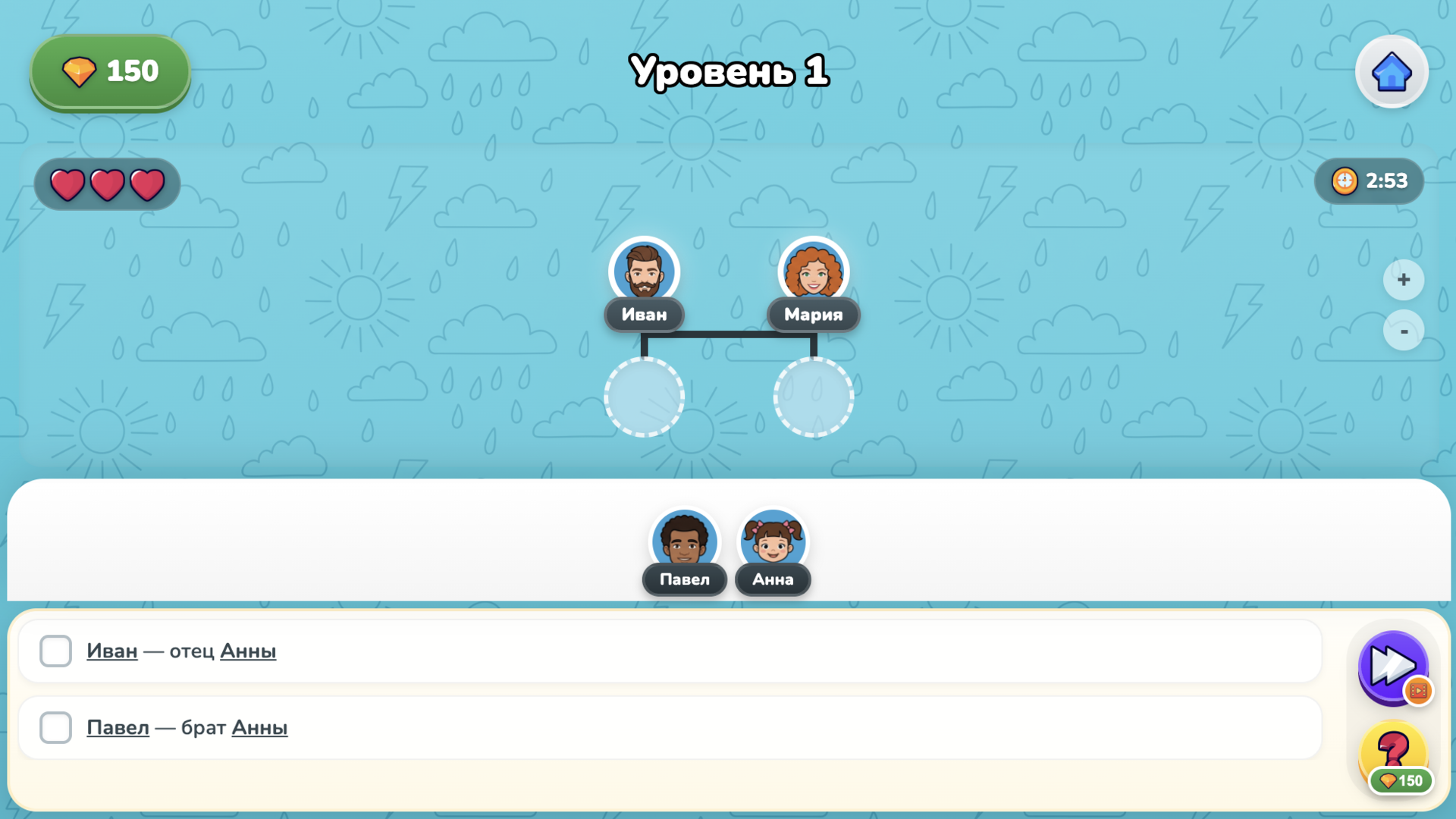Click the video ad icon on the skip button

(1417, 691)
